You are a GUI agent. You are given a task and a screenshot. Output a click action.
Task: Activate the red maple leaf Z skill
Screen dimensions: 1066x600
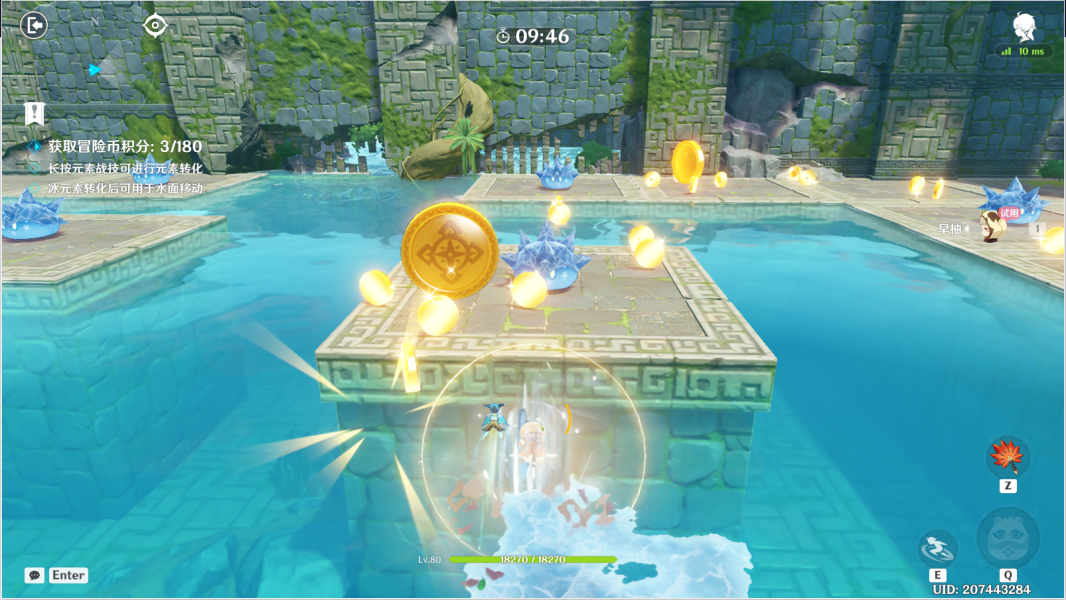click(x=1007, y=456)
